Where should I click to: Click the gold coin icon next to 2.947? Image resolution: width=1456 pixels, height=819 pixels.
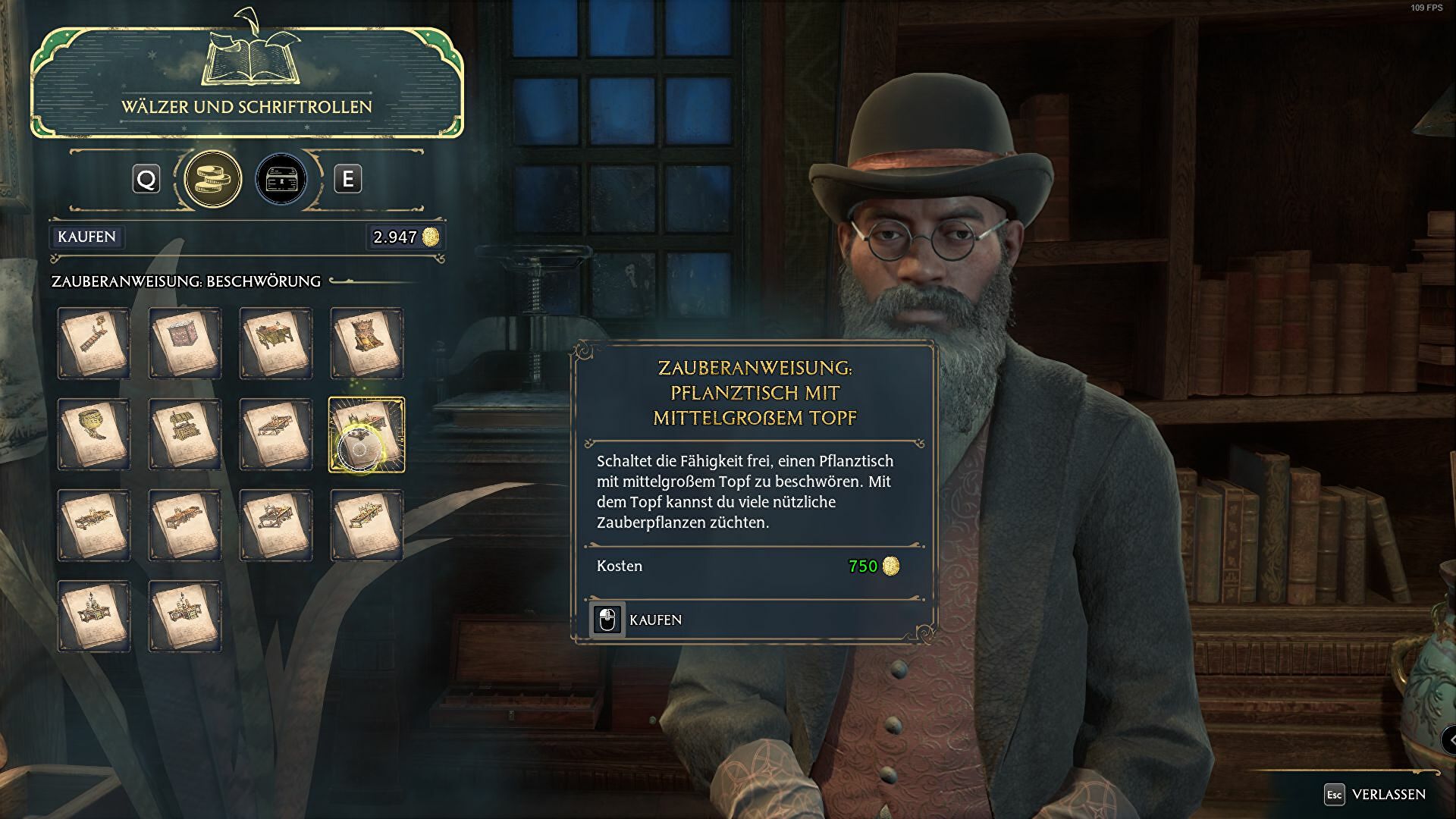432,237
